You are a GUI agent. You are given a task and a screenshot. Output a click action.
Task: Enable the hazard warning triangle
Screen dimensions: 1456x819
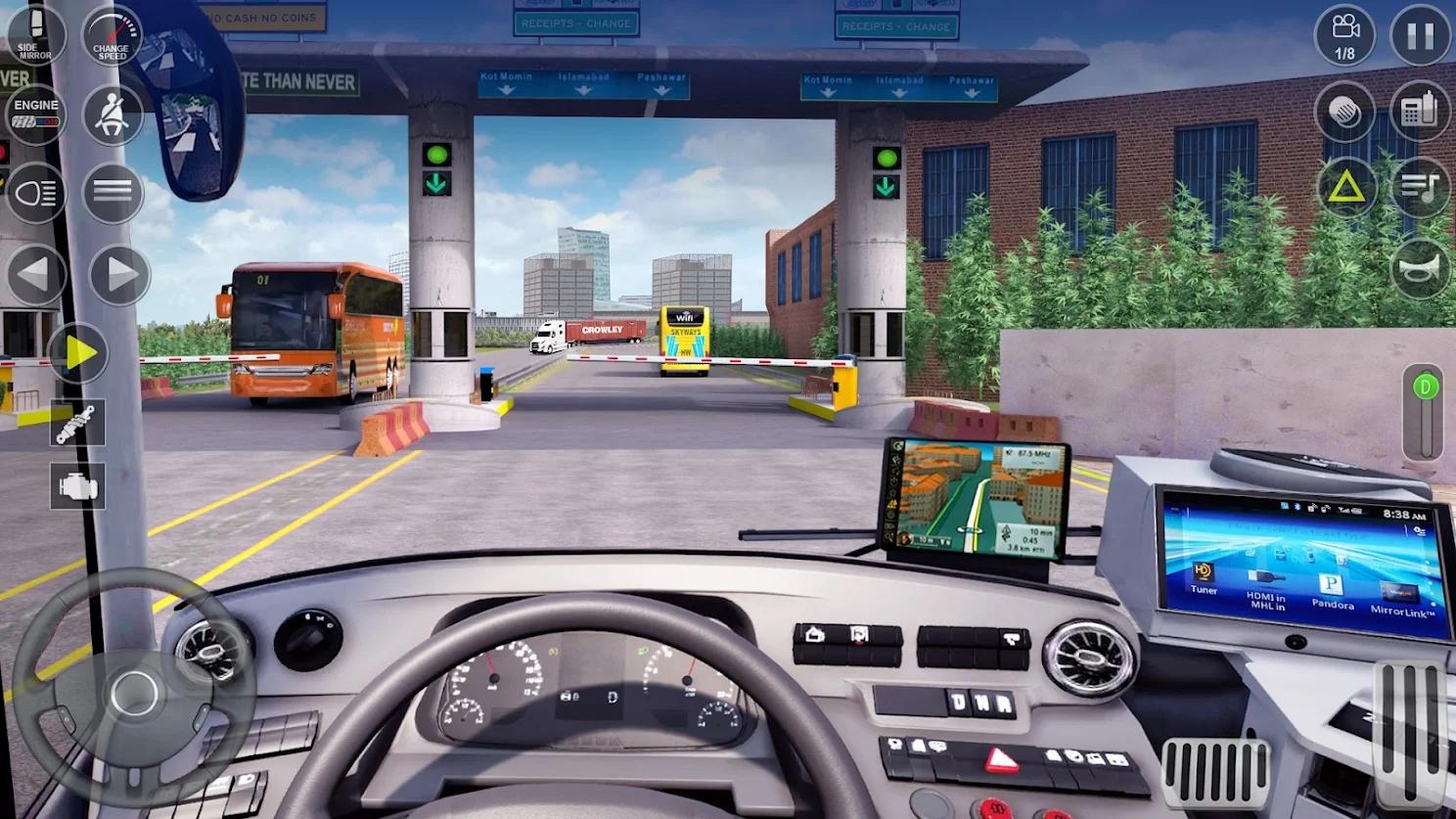[1344, 187]
